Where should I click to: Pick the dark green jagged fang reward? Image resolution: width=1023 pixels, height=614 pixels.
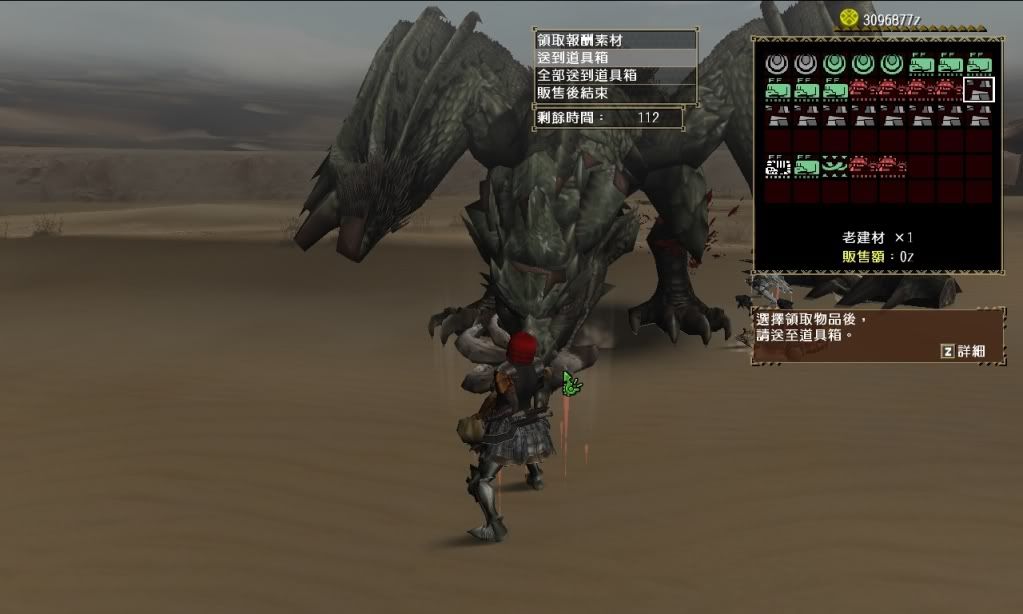(834, 165)
